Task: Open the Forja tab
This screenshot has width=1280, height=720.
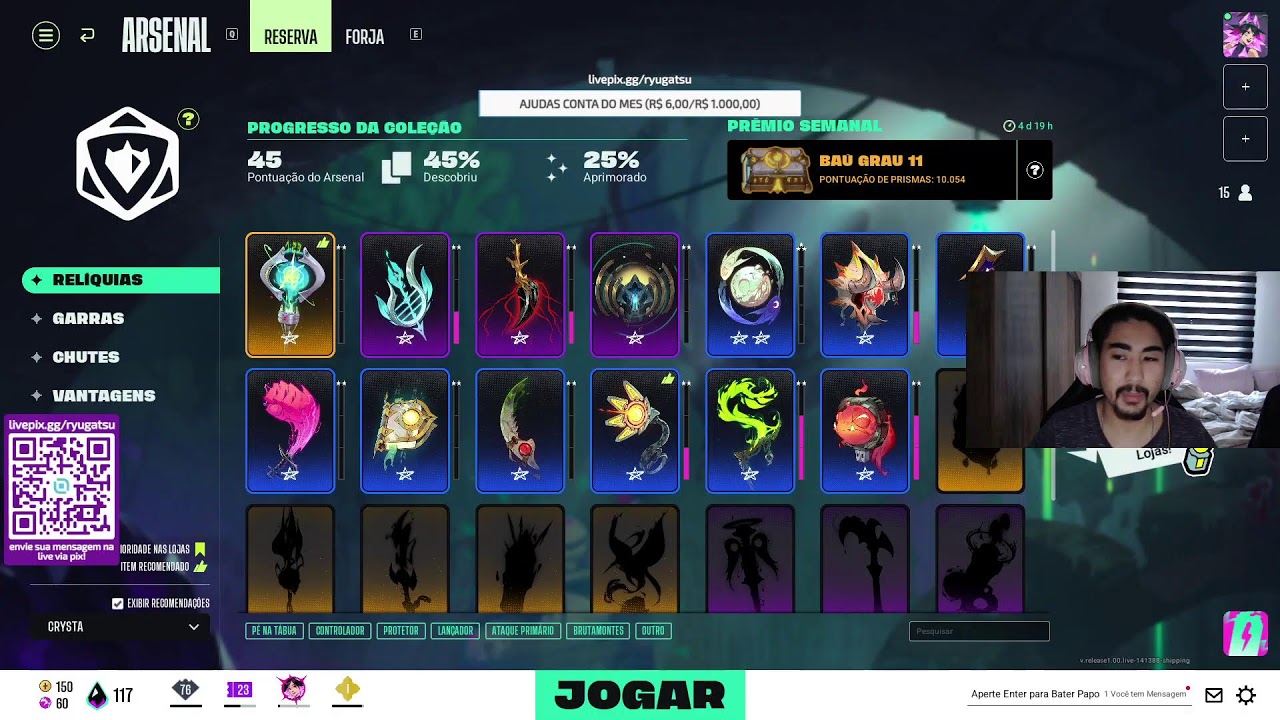Action: click(364, 37)
